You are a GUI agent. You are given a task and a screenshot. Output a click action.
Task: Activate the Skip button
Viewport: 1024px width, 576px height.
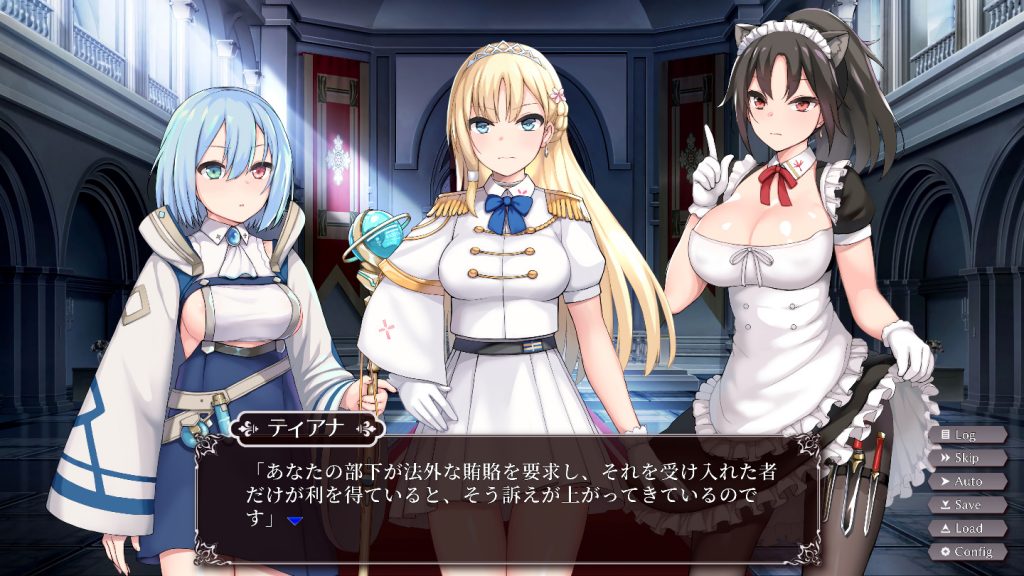[966, 458]
